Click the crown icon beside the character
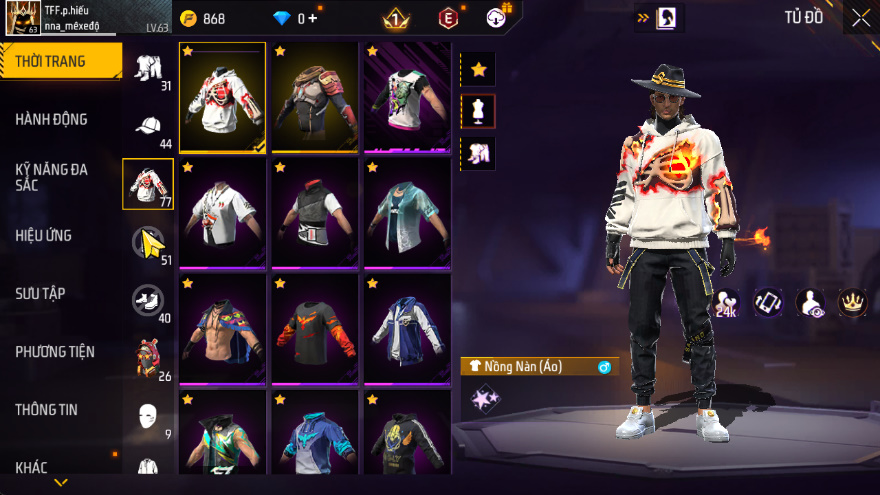Screen dimensions: 880x495 click(852, 302)
